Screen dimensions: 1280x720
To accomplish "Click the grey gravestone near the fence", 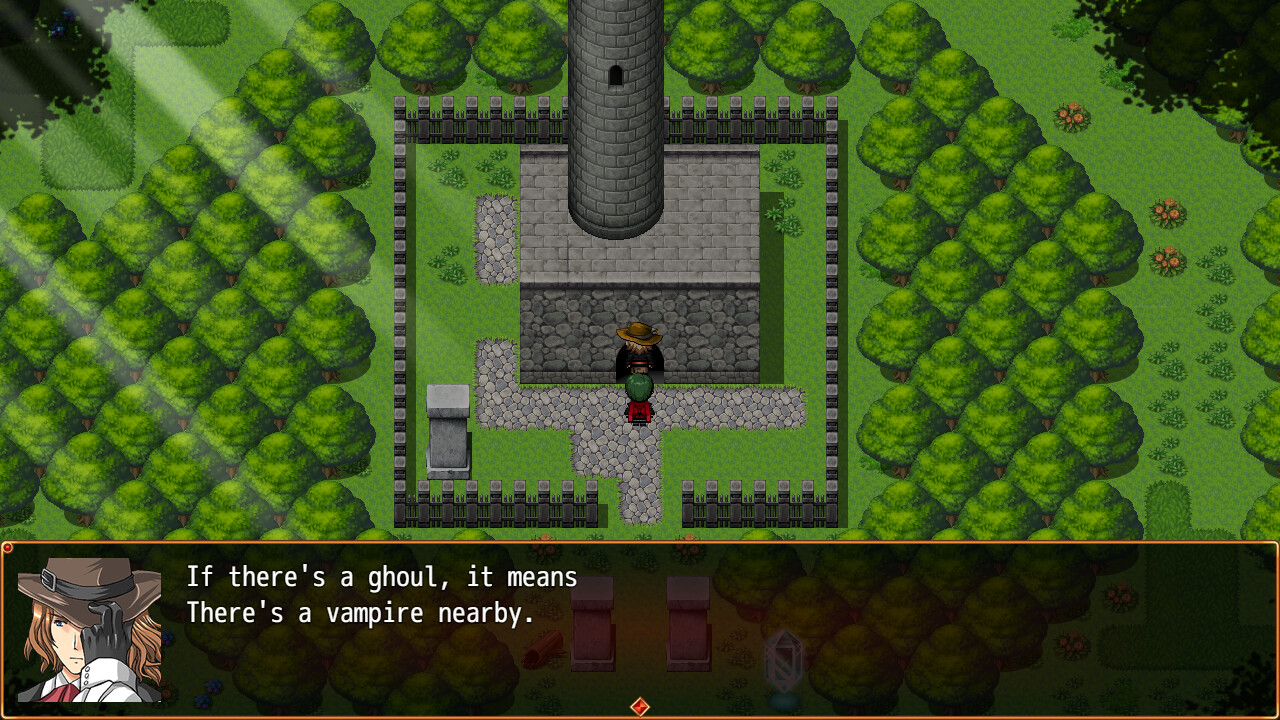I will pyautogui.click(x=446, y=430).
